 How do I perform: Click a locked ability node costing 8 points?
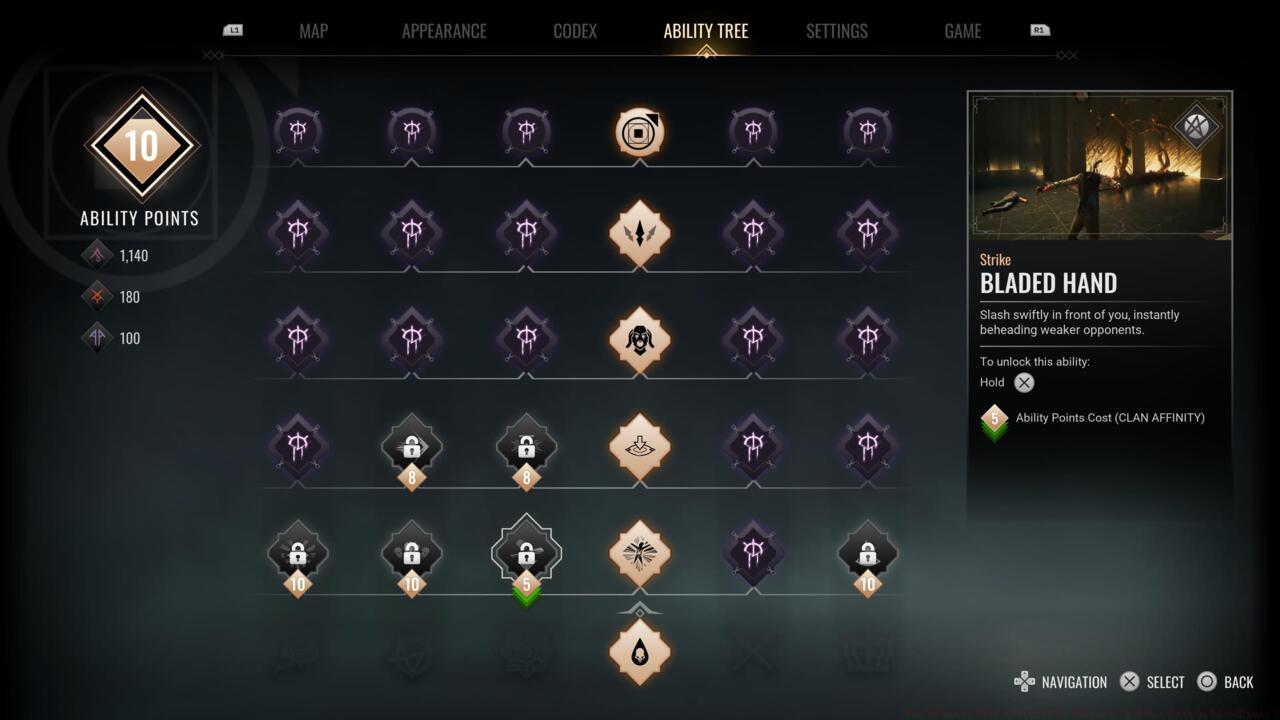pos(412,449)
